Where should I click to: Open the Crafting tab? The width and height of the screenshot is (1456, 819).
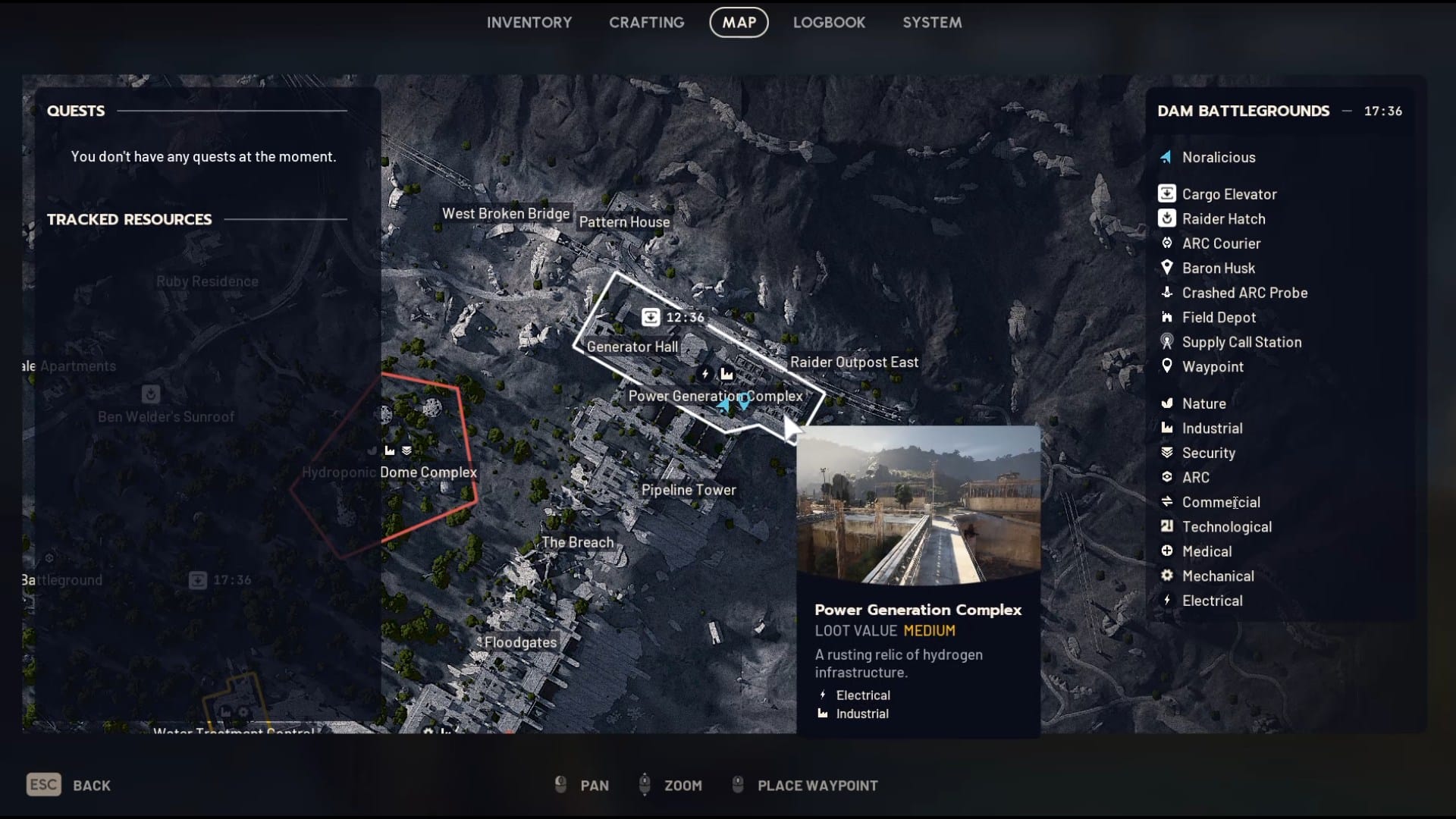point(646,23)
